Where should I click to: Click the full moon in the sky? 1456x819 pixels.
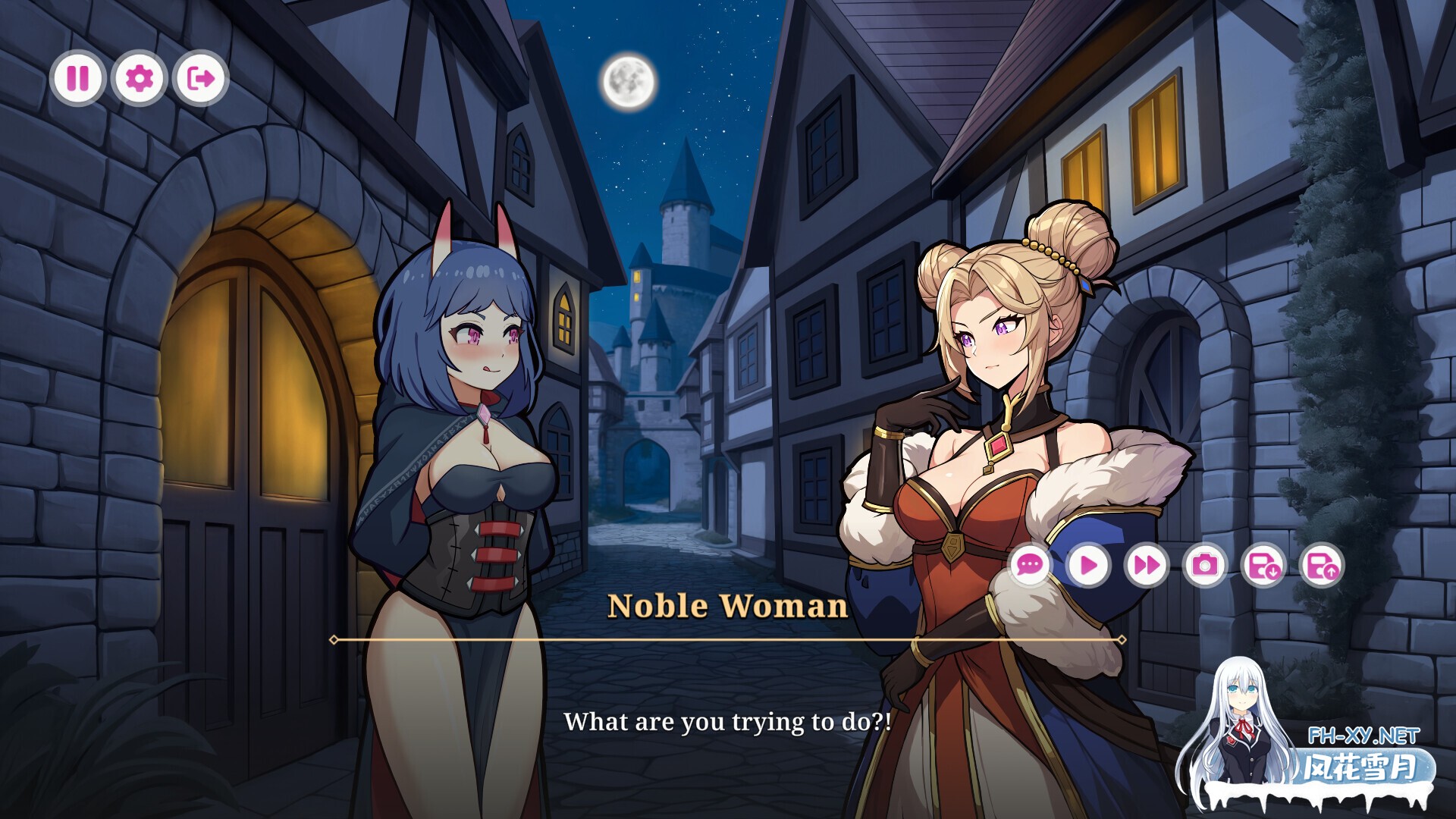[629, 80]
